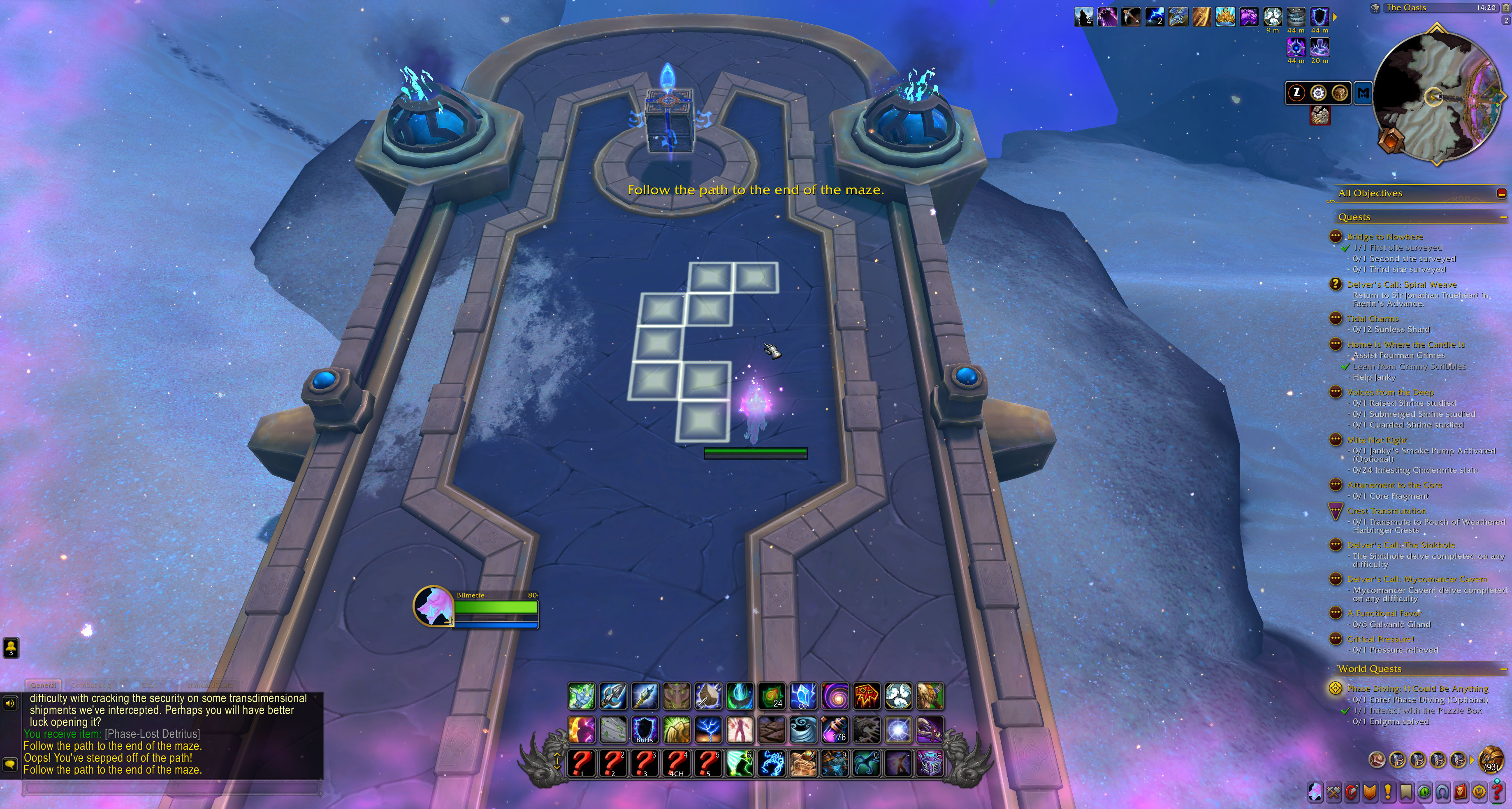Collapse the World Quests section

(x=1504, y=669)
